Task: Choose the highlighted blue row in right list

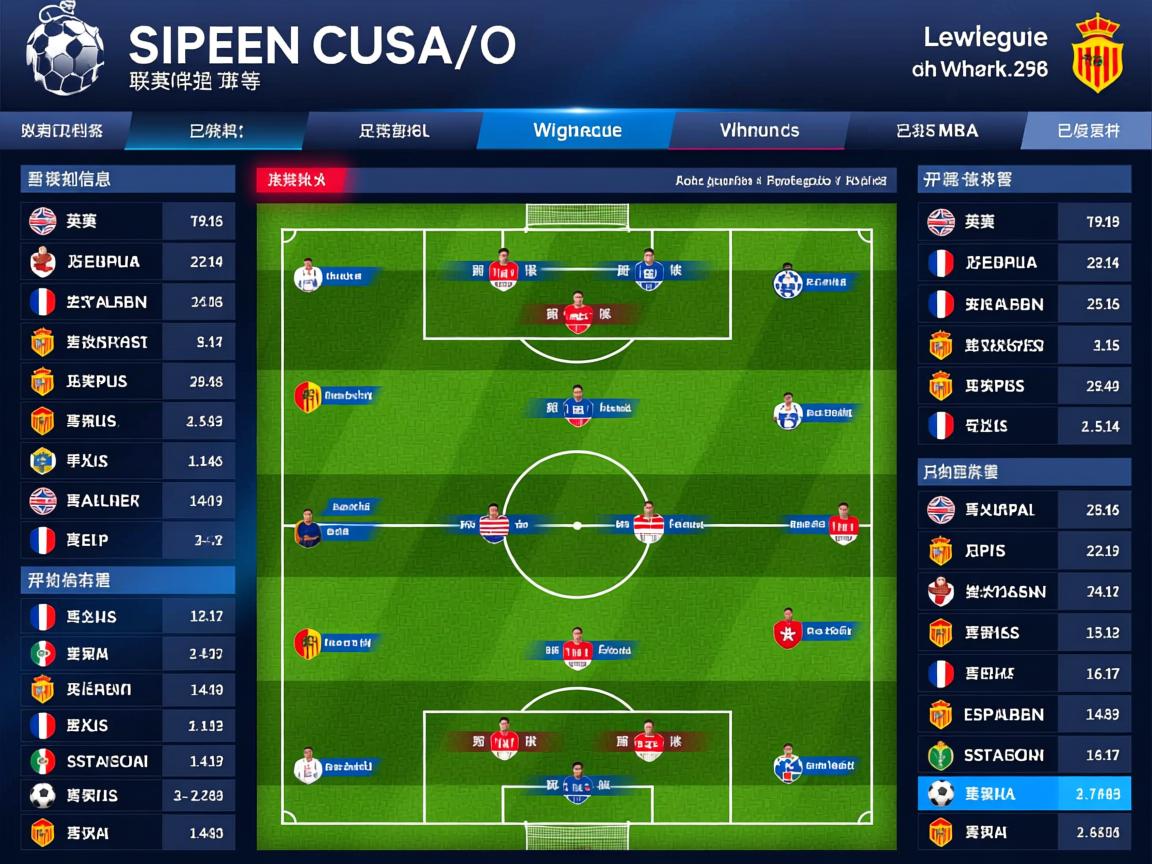Action: 1024,794
